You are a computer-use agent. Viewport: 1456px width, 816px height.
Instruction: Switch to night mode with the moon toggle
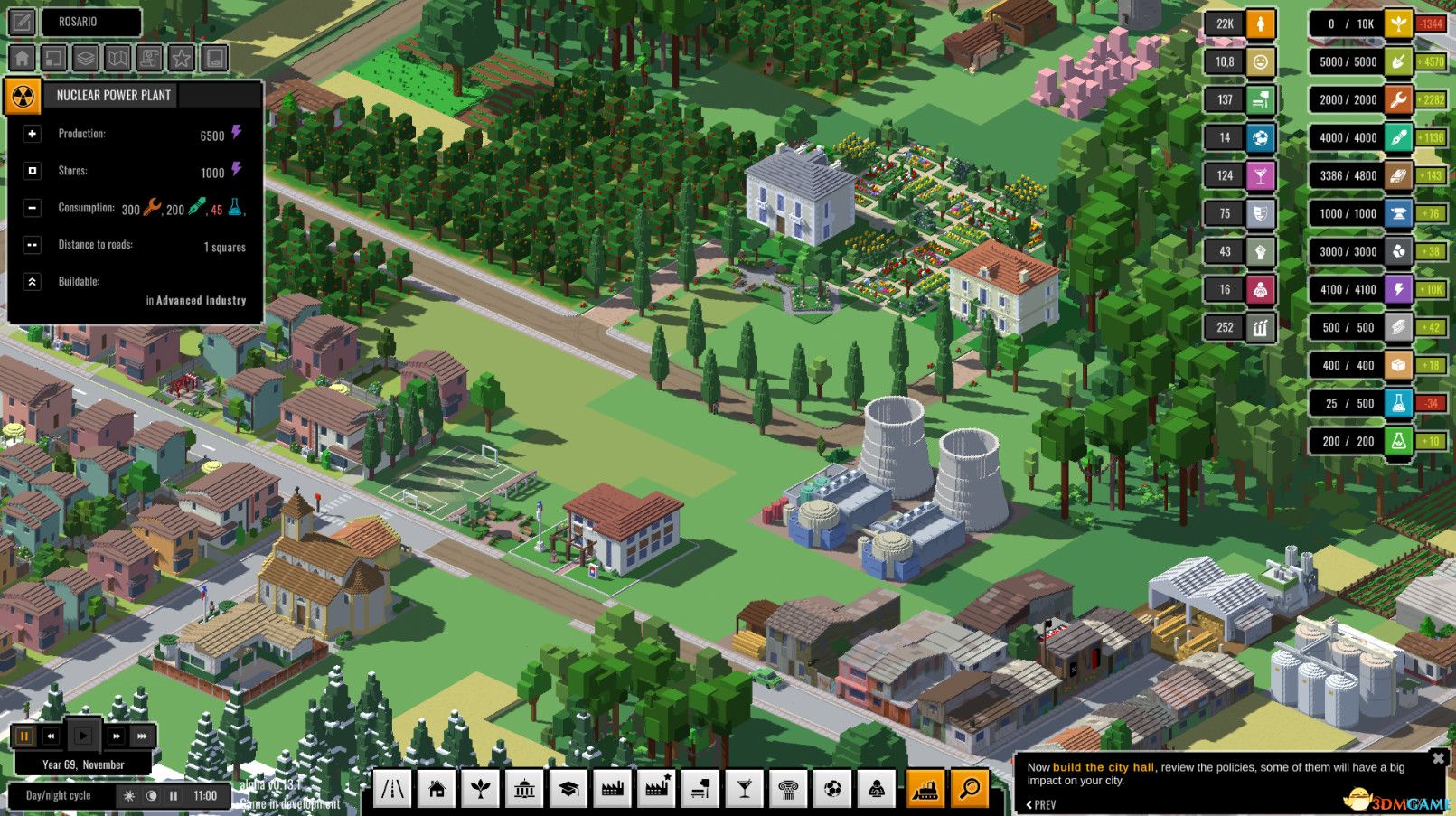[150, 796]
